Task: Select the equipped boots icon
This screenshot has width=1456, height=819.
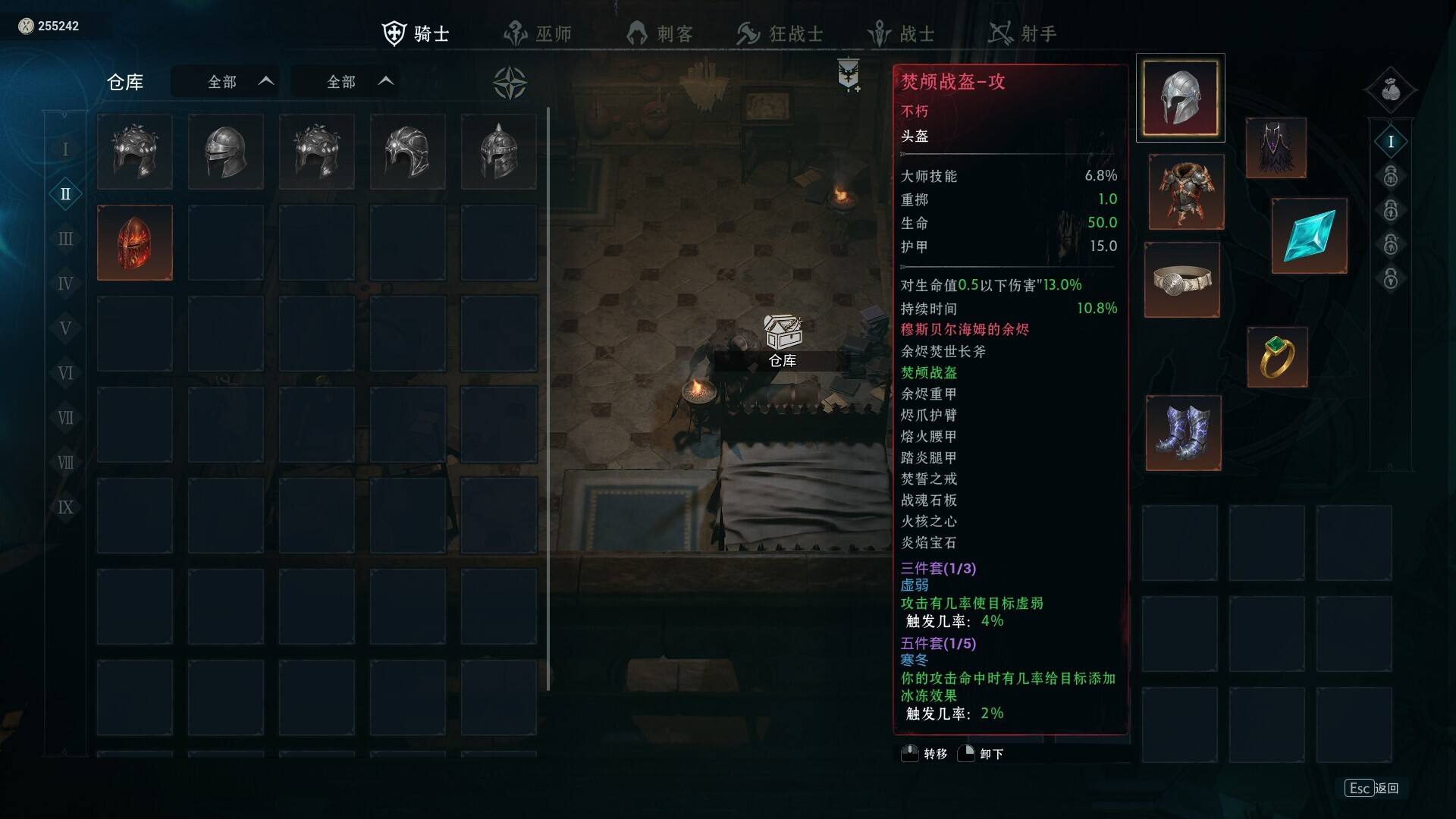Action: click(x=1183, y=432)
